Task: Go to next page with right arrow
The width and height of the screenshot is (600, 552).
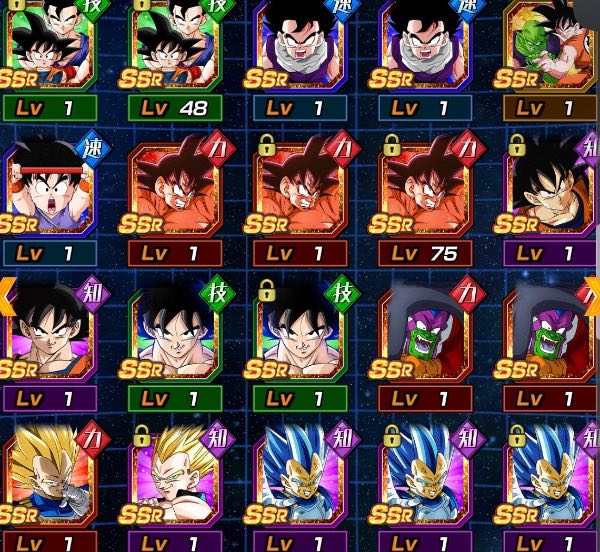Action: tap(592, 295)
